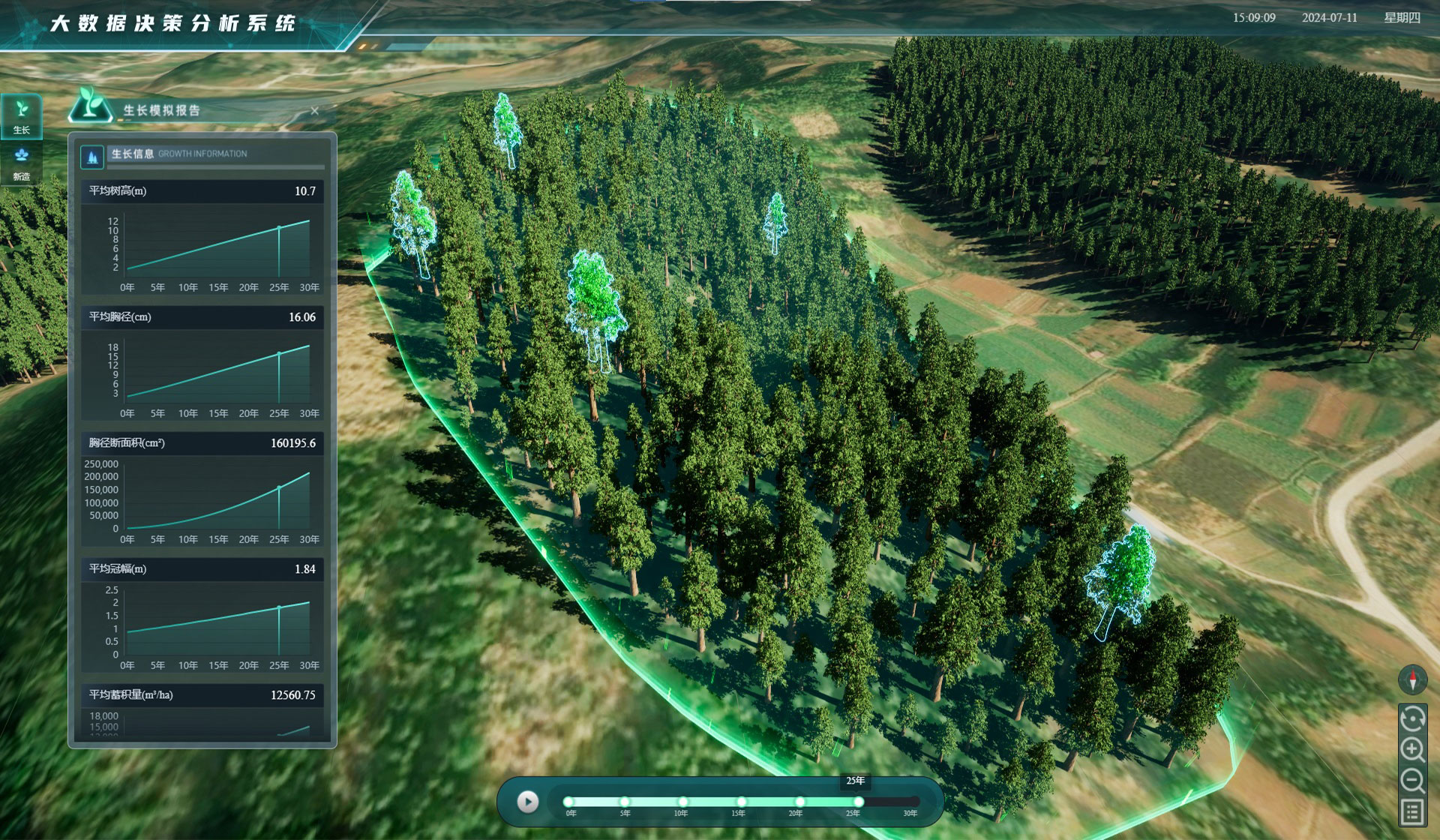Play the growth simulation timeline

click(528, 802)
